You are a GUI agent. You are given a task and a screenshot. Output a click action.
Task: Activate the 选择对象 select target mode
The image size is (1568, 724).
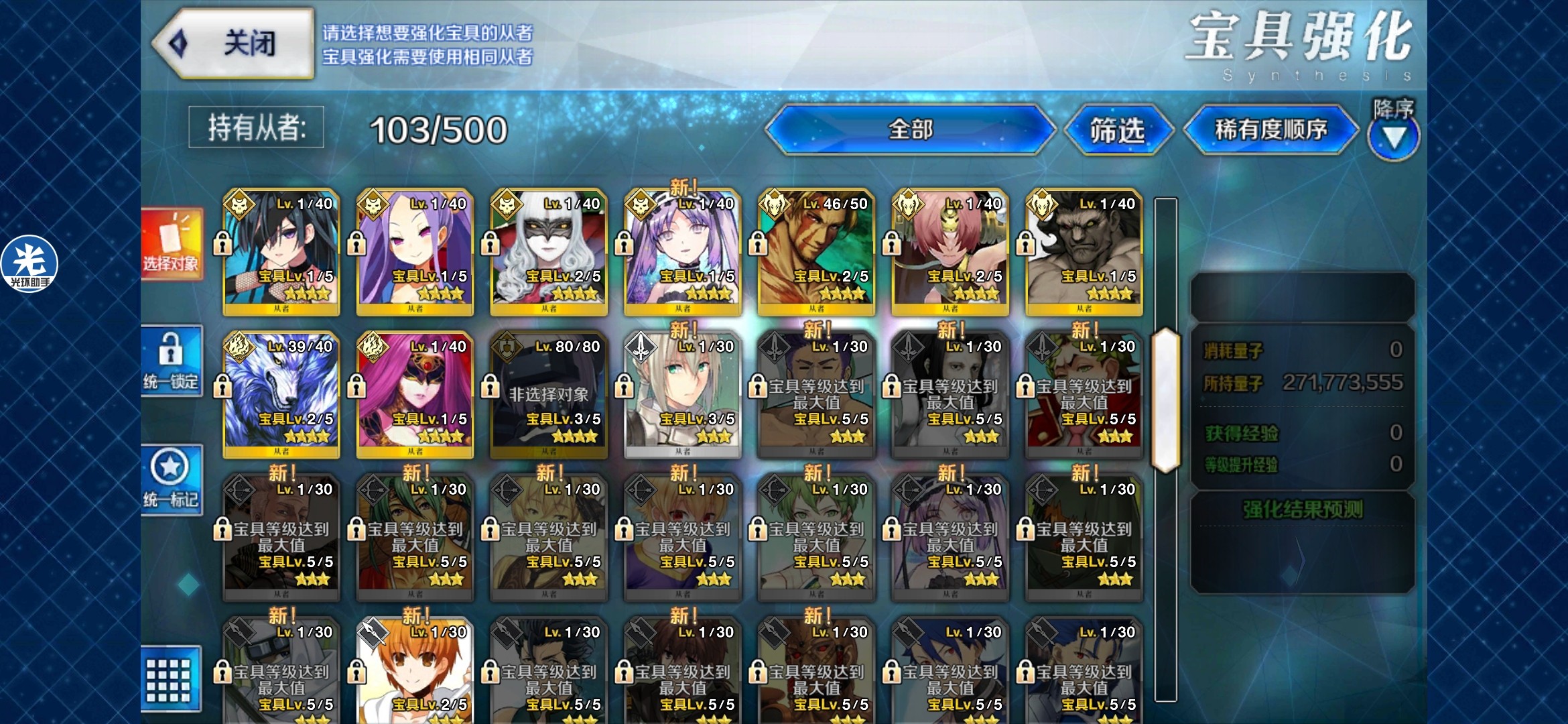(x=172, y=245)
